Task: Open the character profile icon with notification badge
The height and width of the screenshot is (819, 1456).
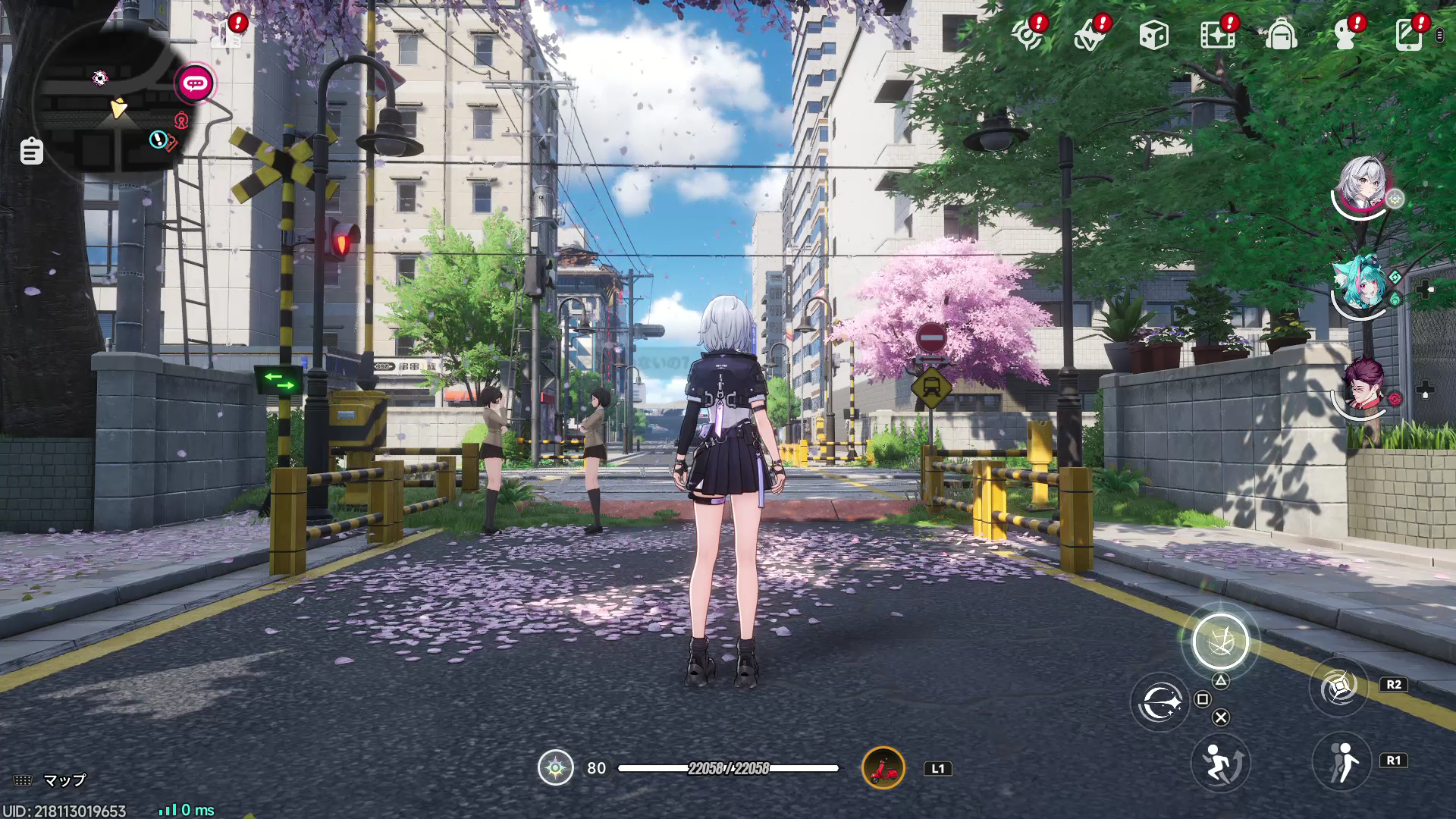Action: coord(1344,35)
